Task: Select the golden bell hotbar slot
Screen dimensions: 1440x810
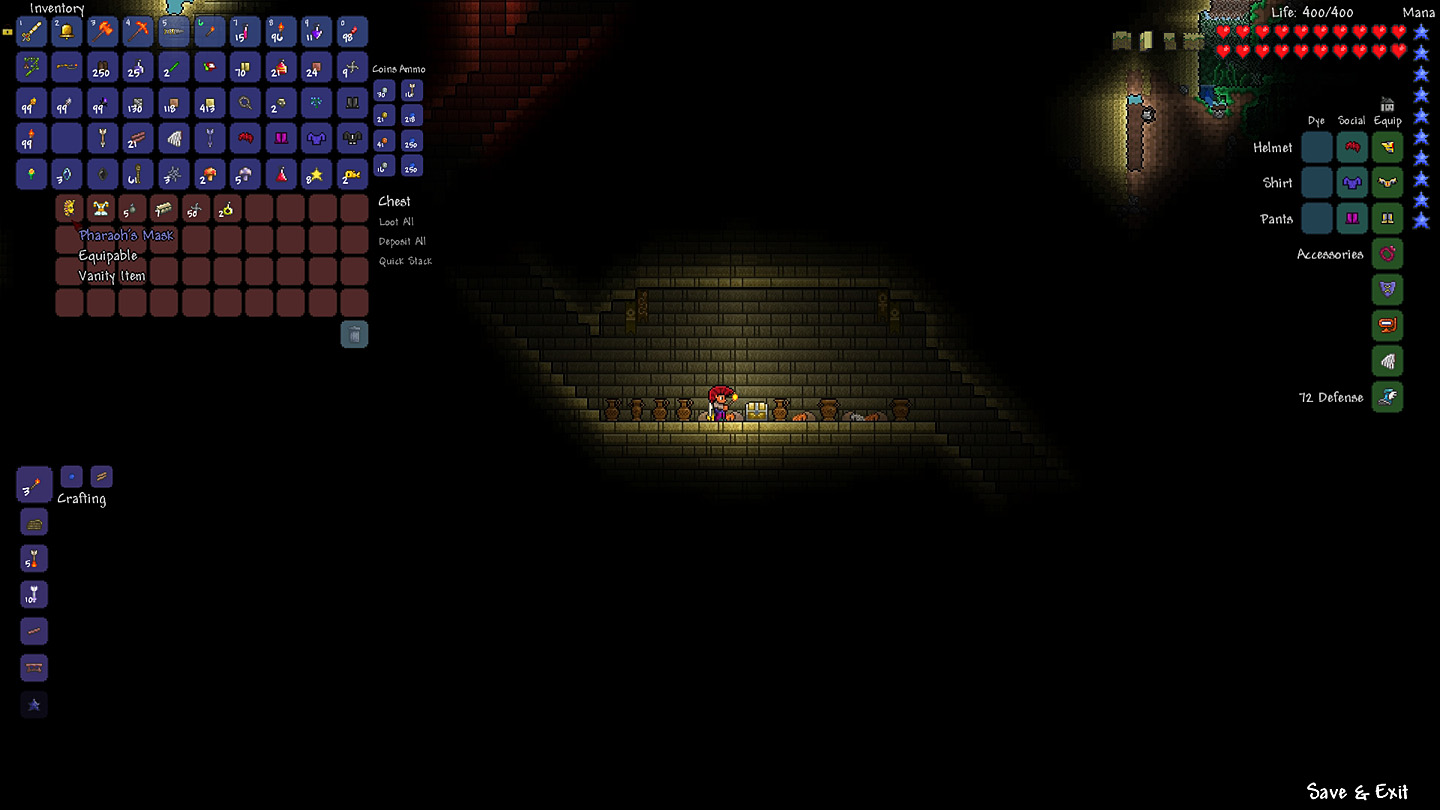Action: tap(67, 32)
